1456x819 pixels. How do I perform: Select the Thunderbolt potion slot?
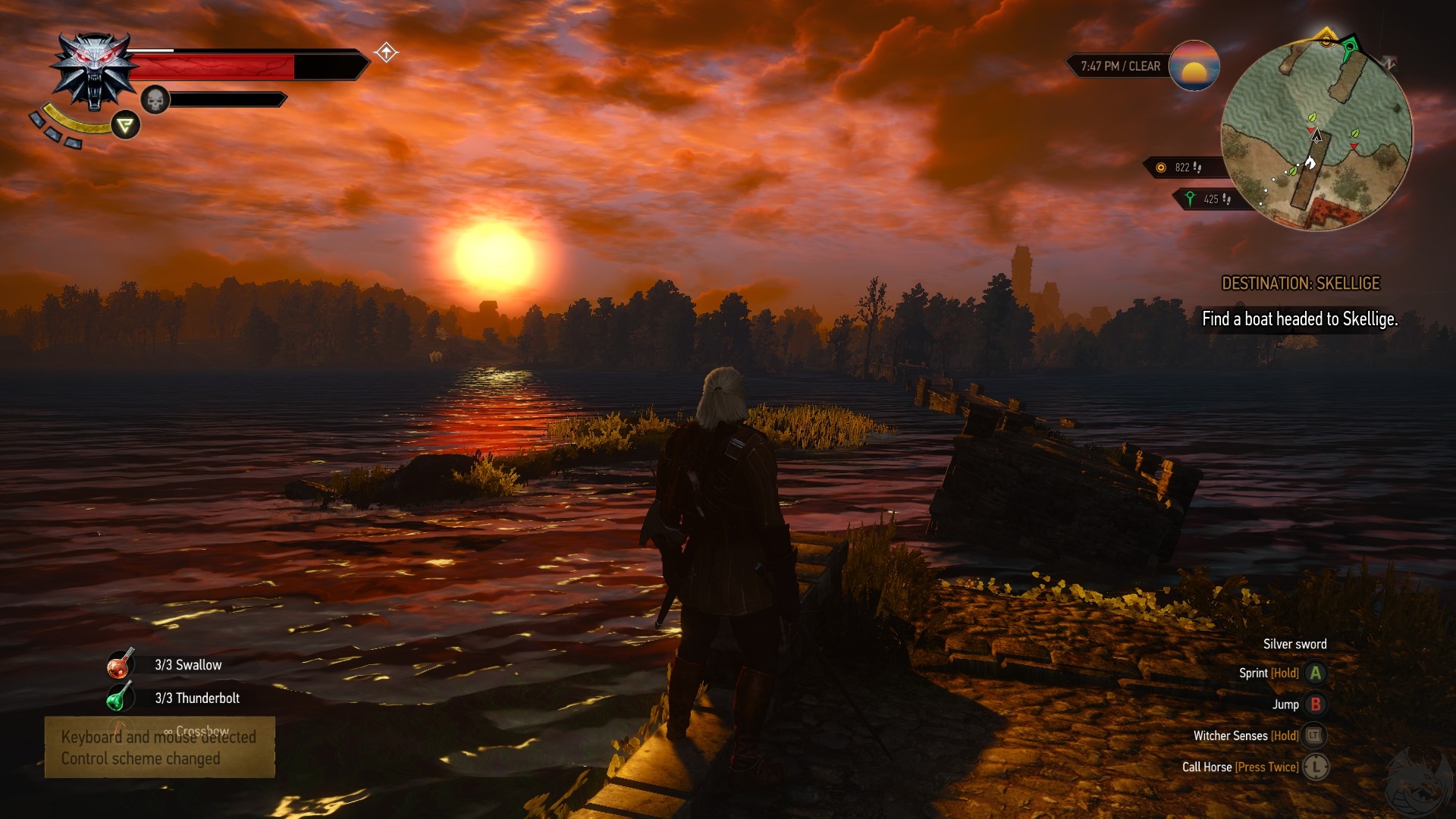pyautogui.click(x=120, y=697)
